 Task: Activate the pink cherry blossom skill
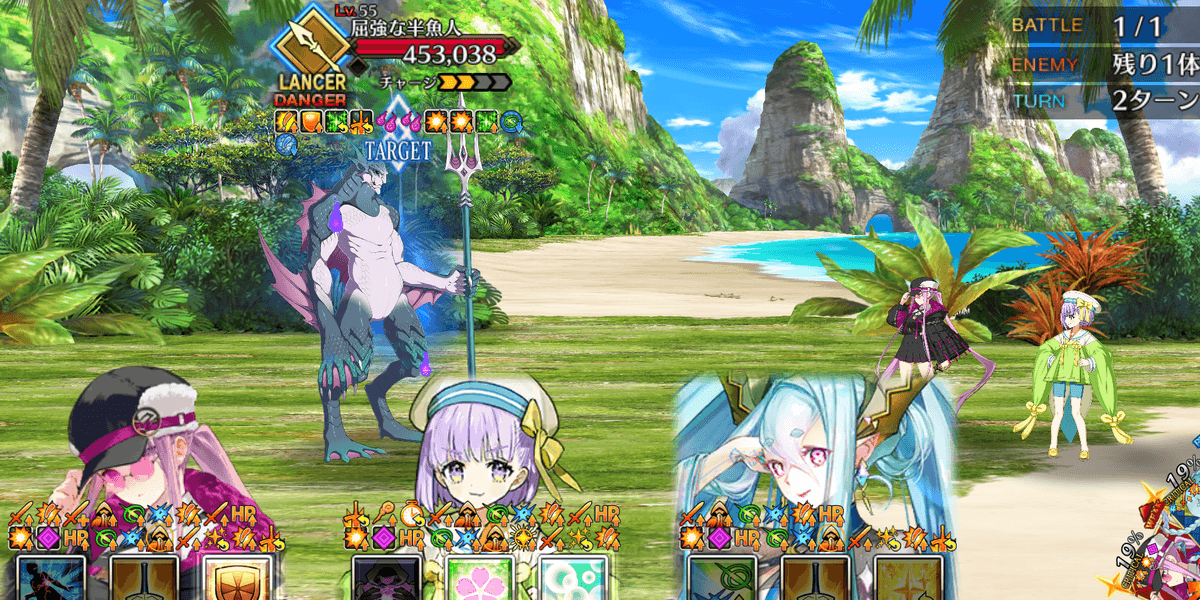click(479, 580)
